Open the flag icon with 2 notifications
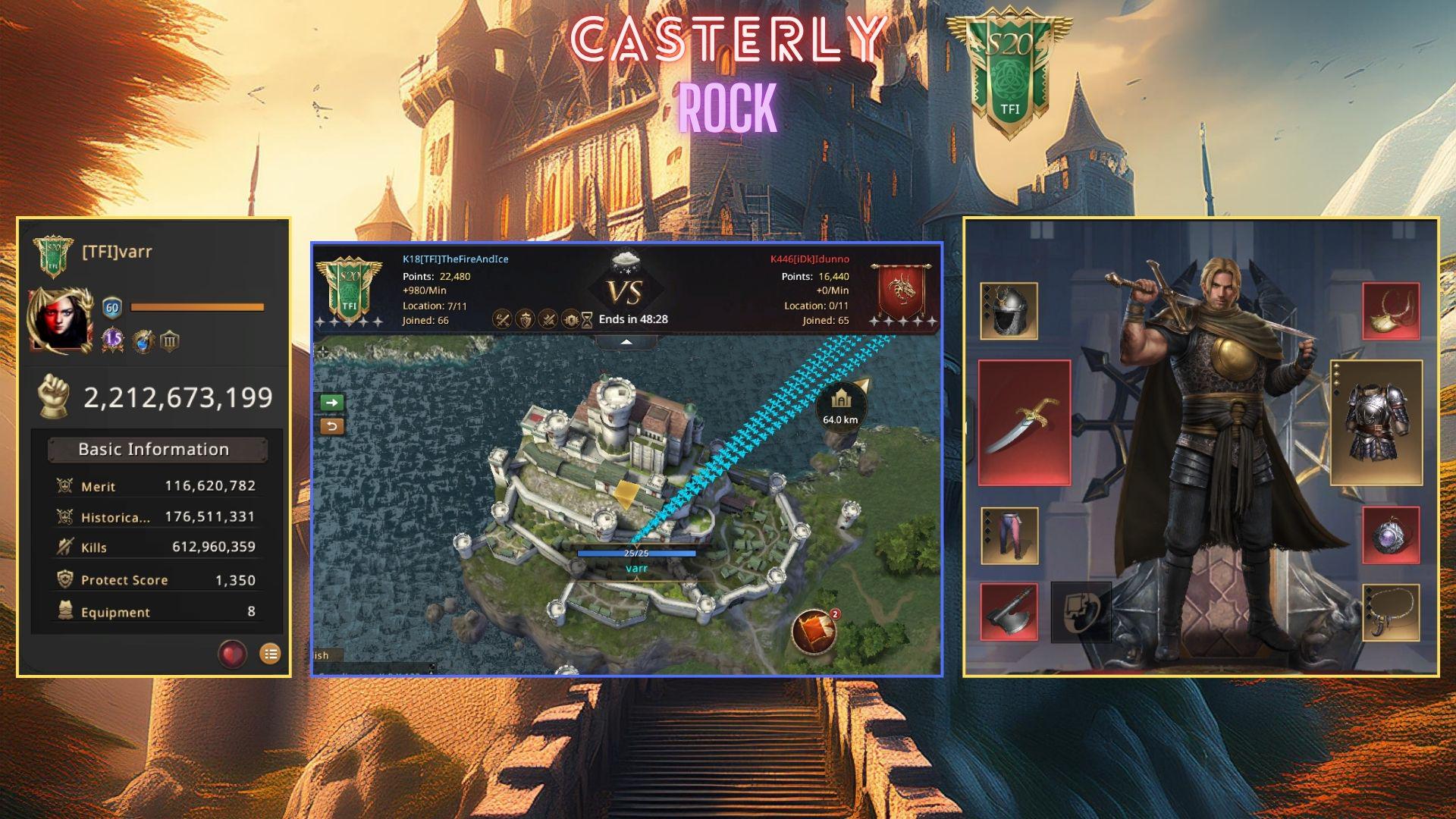The image size is (1456, 819). (x=814, y=632)
